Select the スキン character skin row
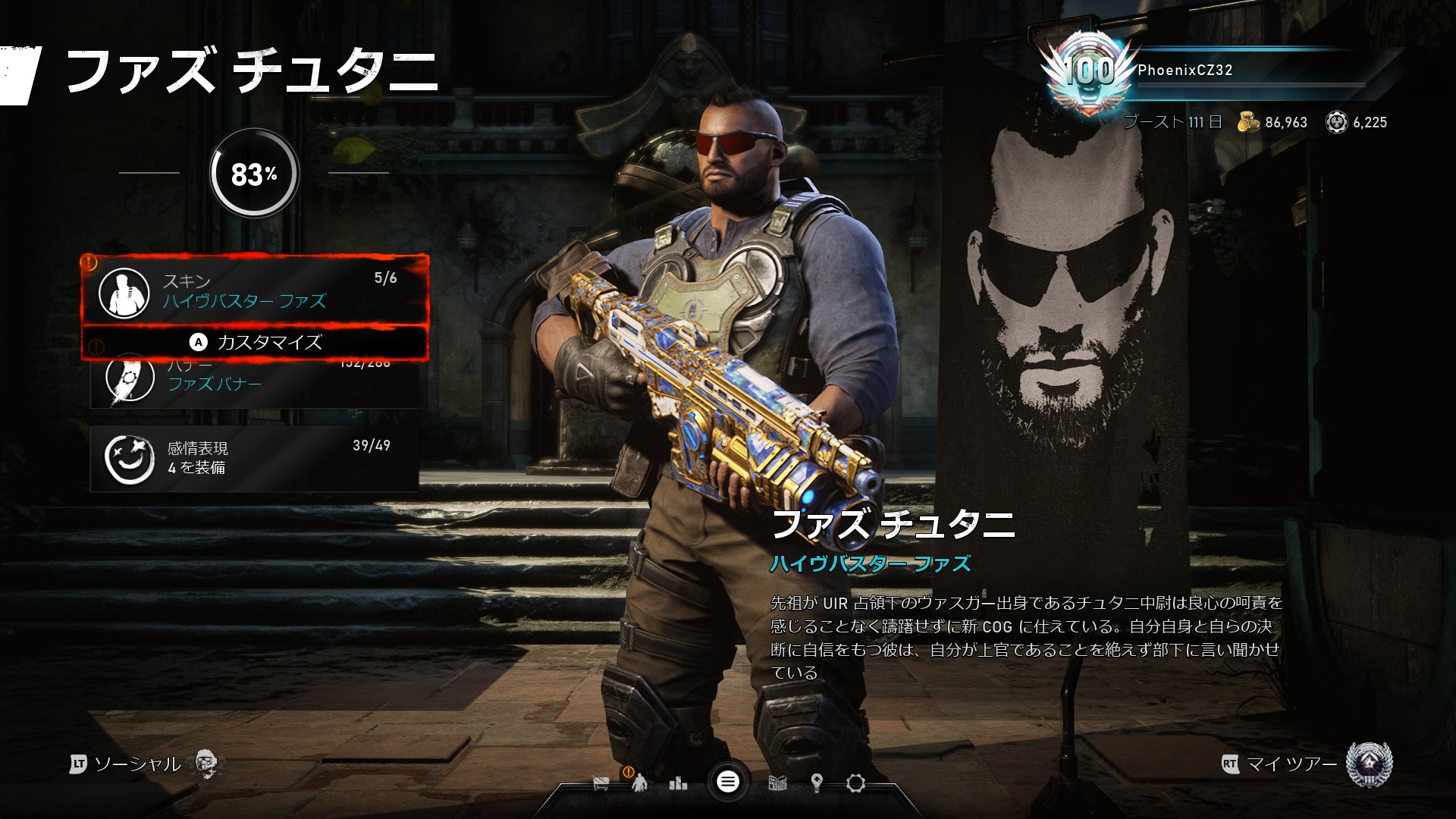 (250, 292)
